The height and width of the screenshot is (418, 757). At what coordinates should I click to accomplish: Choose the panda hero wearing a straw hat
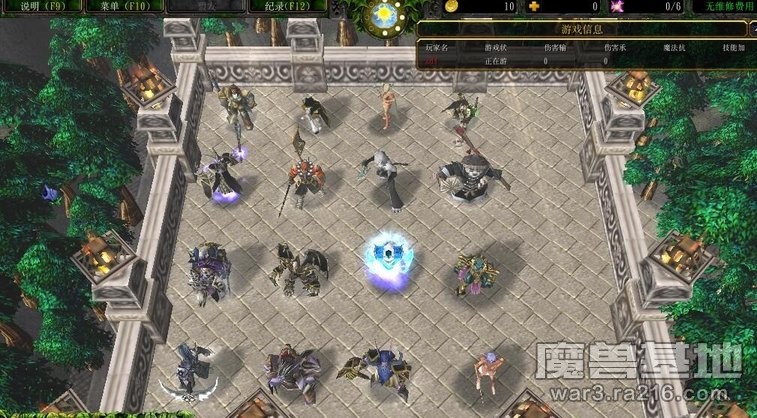(x=465, y=177)
